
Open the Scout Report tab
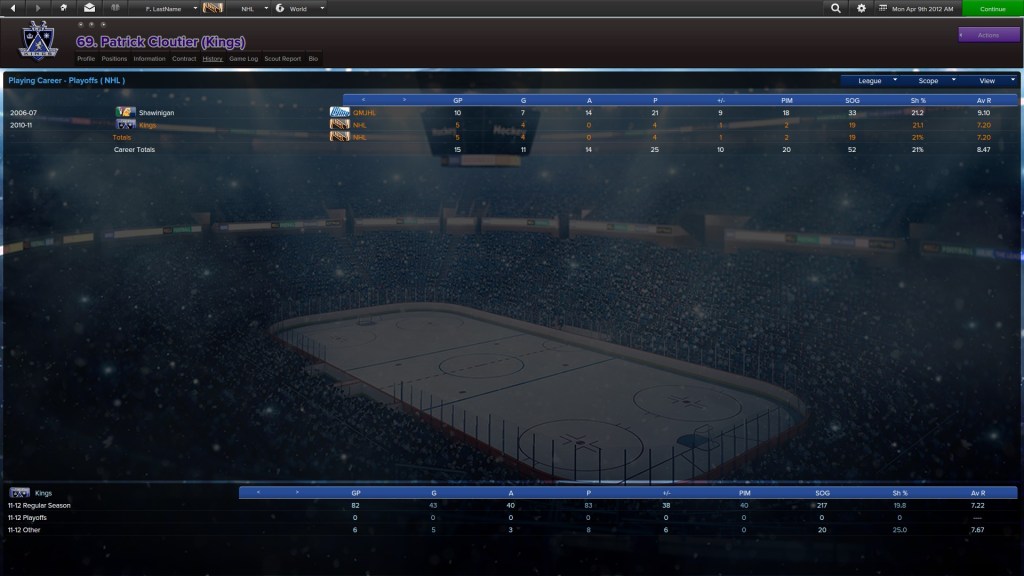click(282, 59)
